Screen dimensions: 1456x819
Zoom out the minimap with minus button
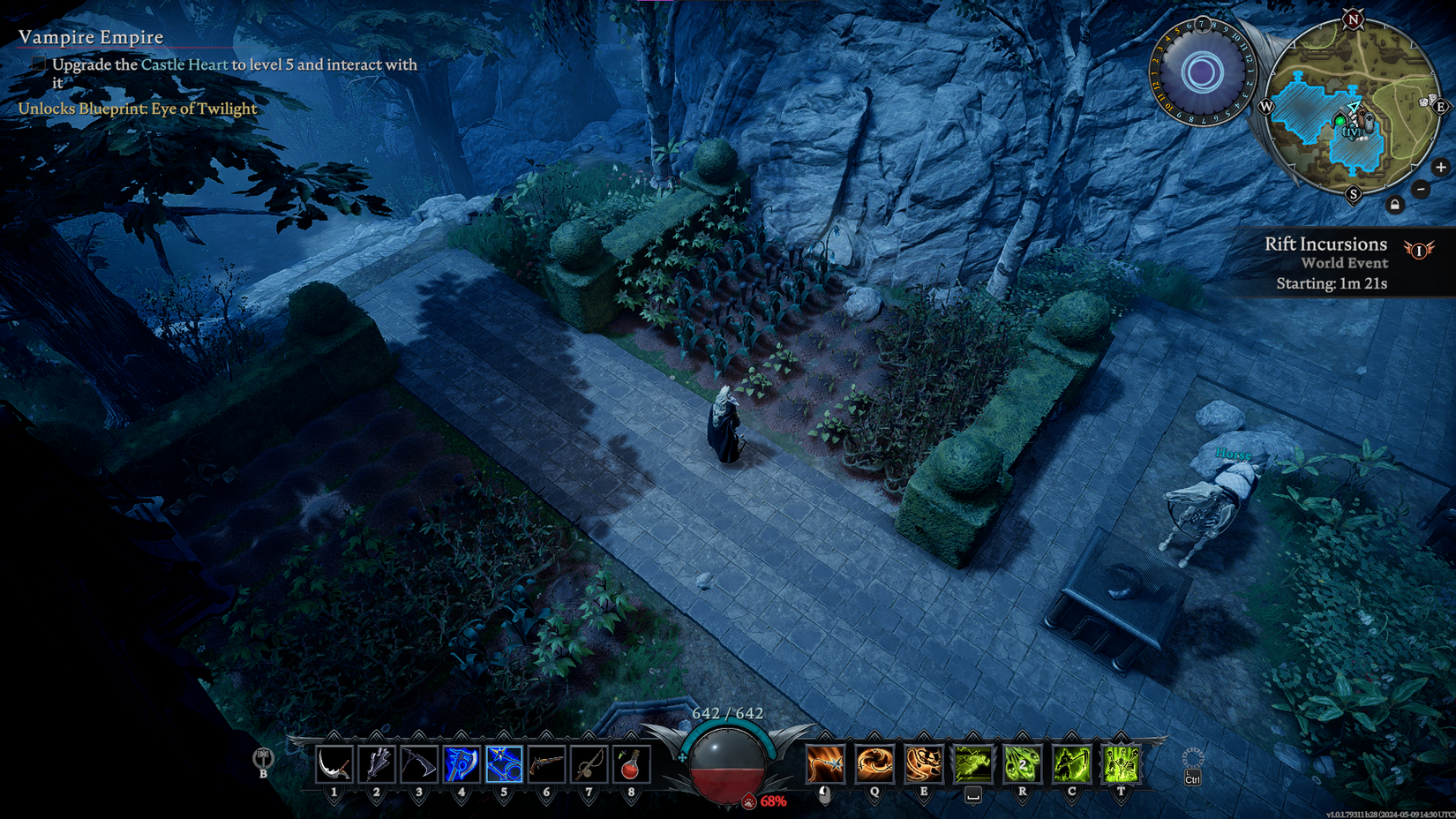click(1421, 189)
